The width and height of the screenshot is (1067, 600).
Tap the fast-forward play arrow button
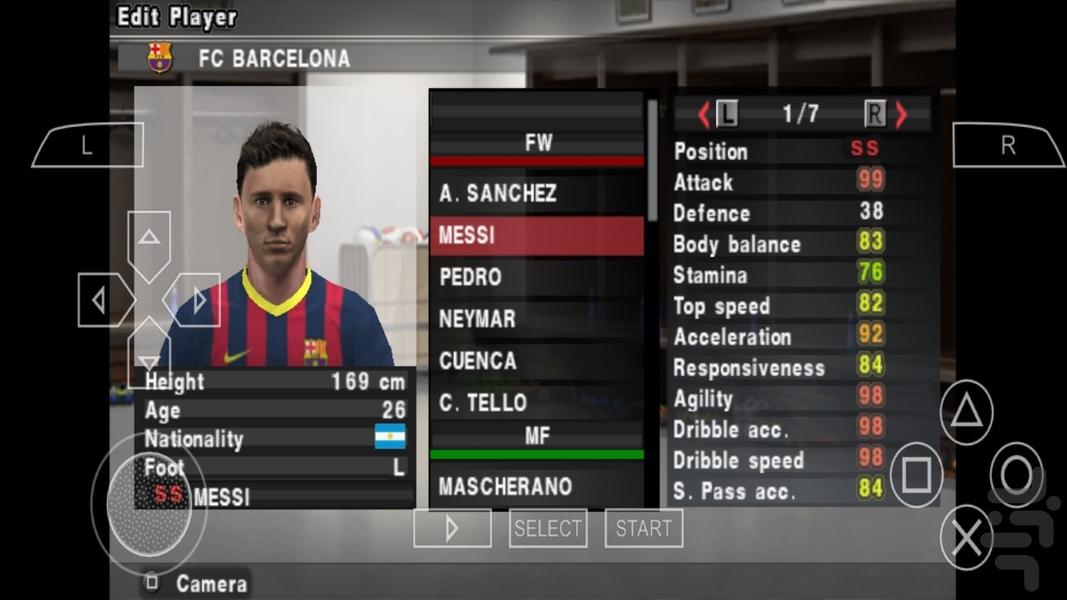(452, 528)
